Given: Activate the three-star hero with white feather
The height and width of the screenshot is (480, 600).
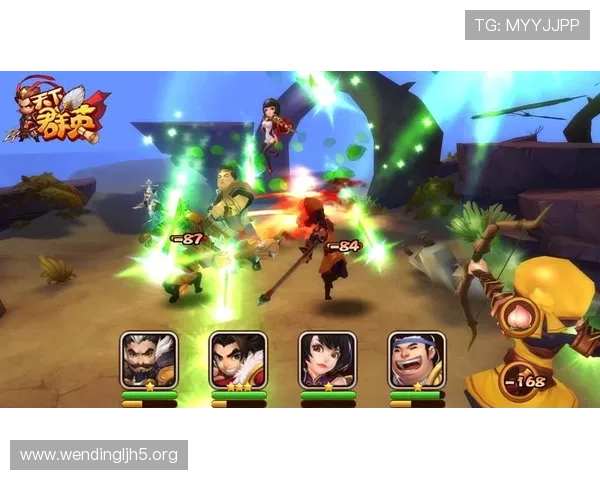Looking at the screenshot, I should point(238,360).
